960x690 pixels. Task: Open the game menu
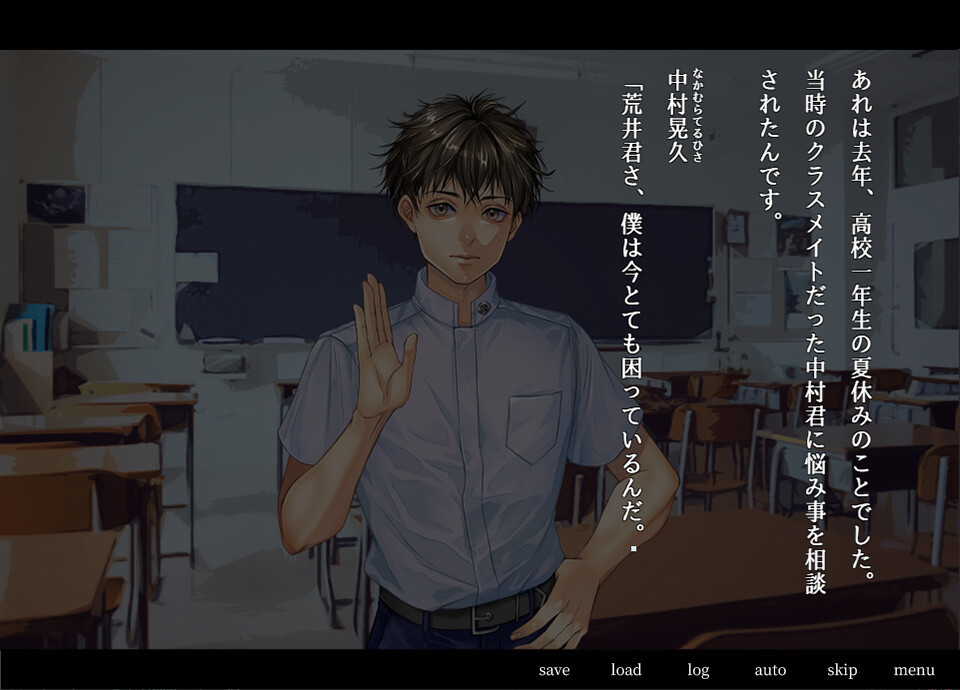(914, 670)
